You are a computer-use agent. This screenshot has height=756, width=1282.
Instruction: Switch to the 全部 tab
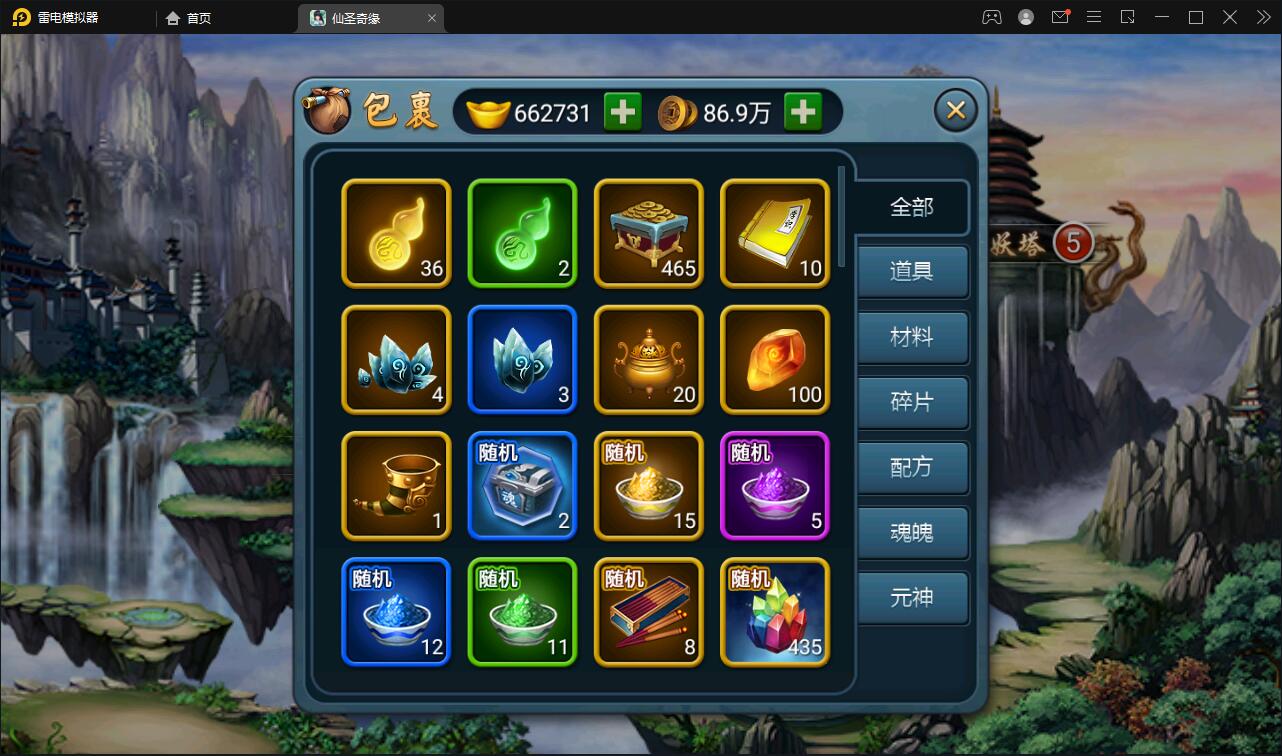[911, 207]
